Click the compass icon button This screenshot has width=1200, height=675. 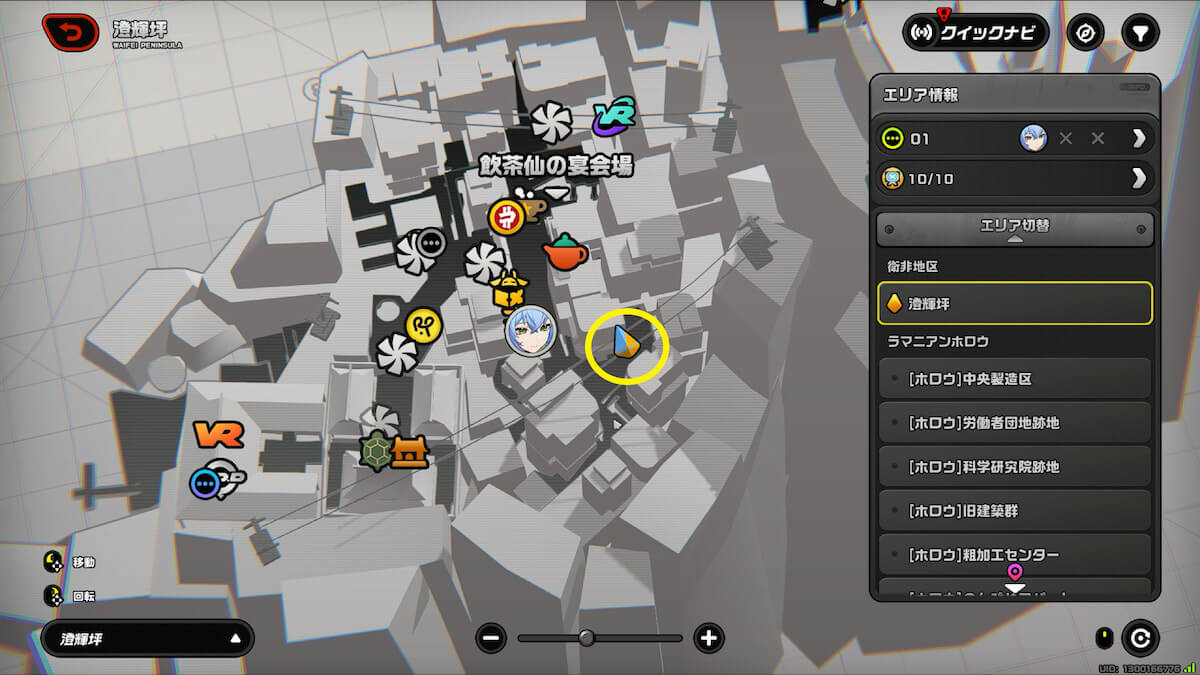tap(1085, 33)
